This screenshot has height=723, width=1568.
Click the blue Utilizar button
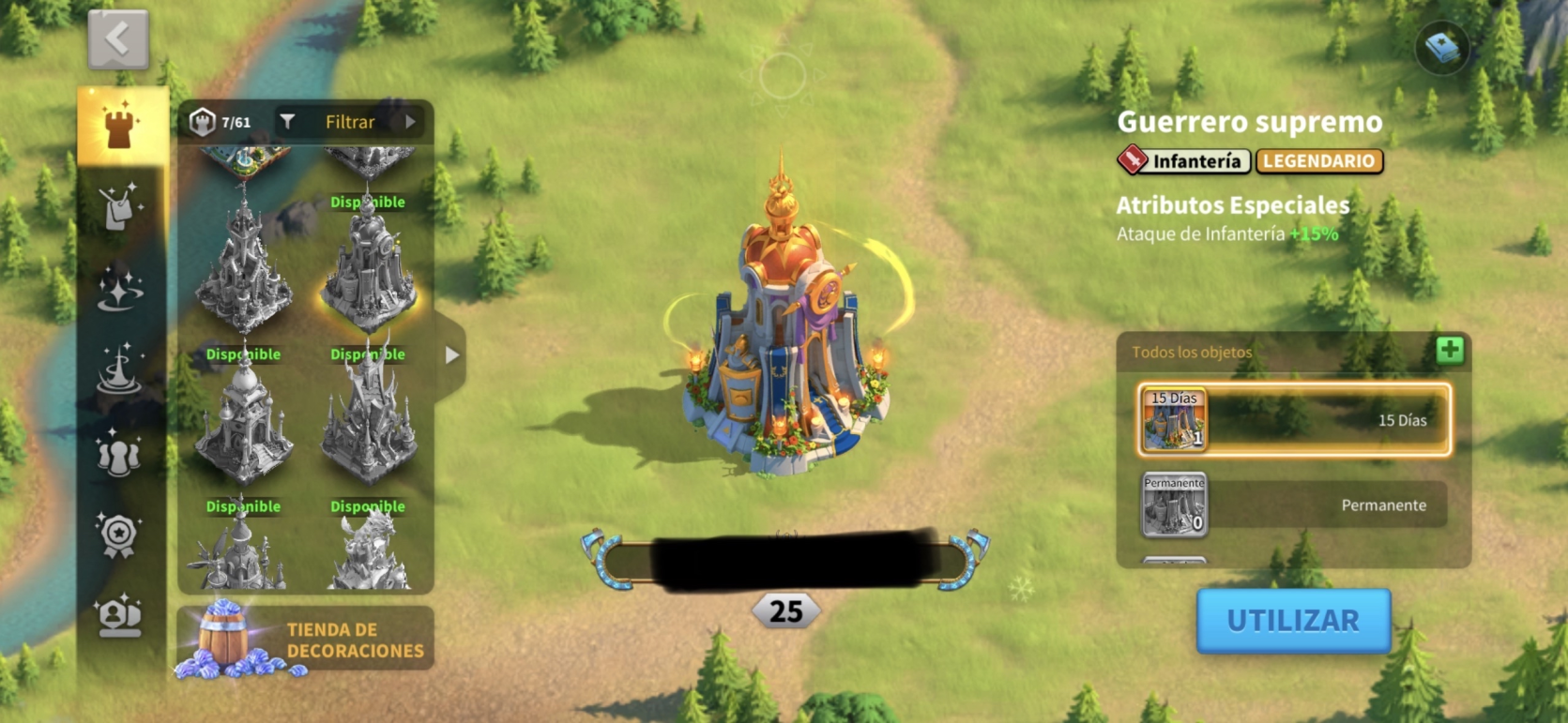coord(1292,621)
